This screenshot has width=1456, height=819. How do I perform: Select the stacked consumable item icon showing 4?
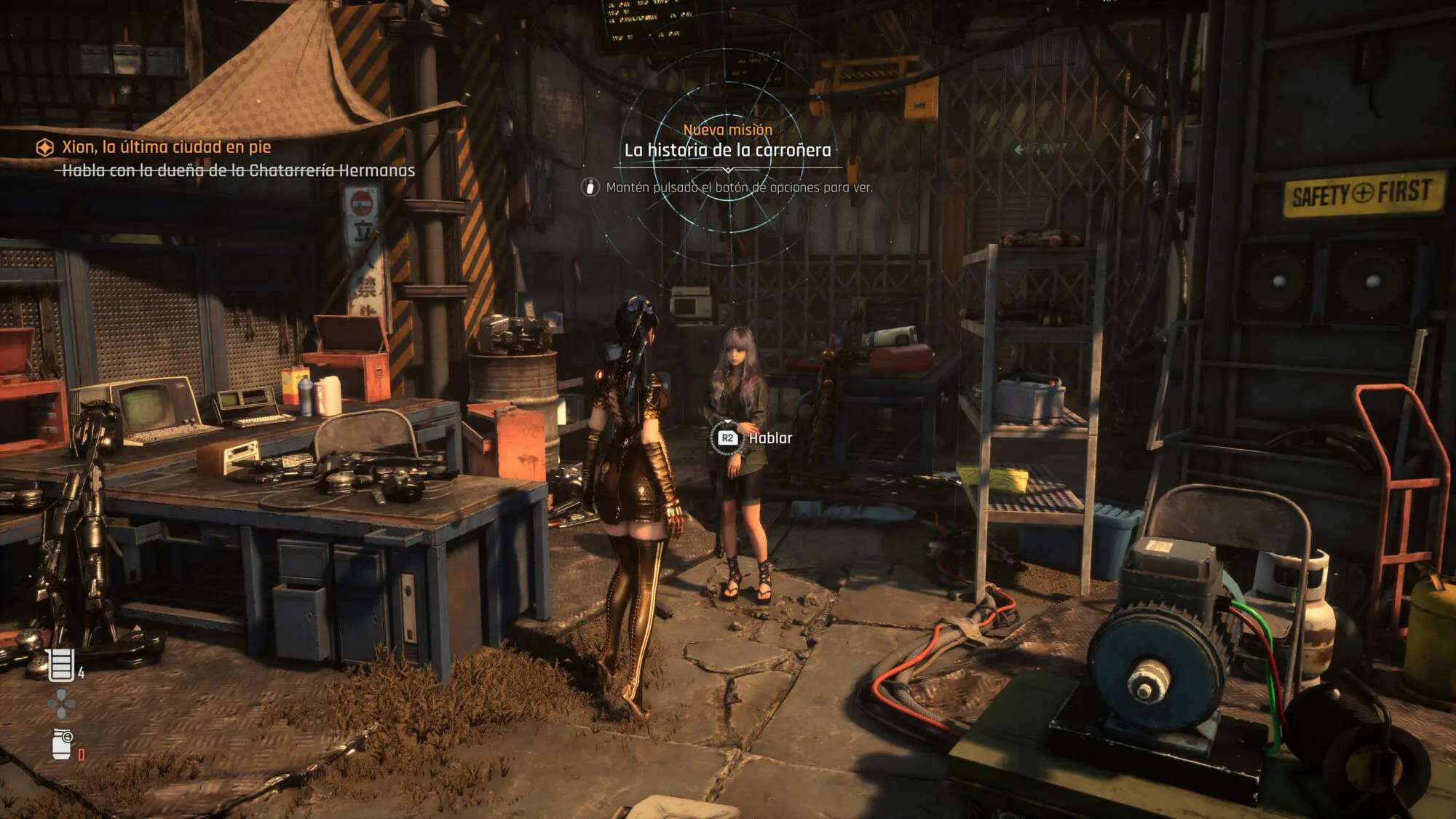click(61, 664)
